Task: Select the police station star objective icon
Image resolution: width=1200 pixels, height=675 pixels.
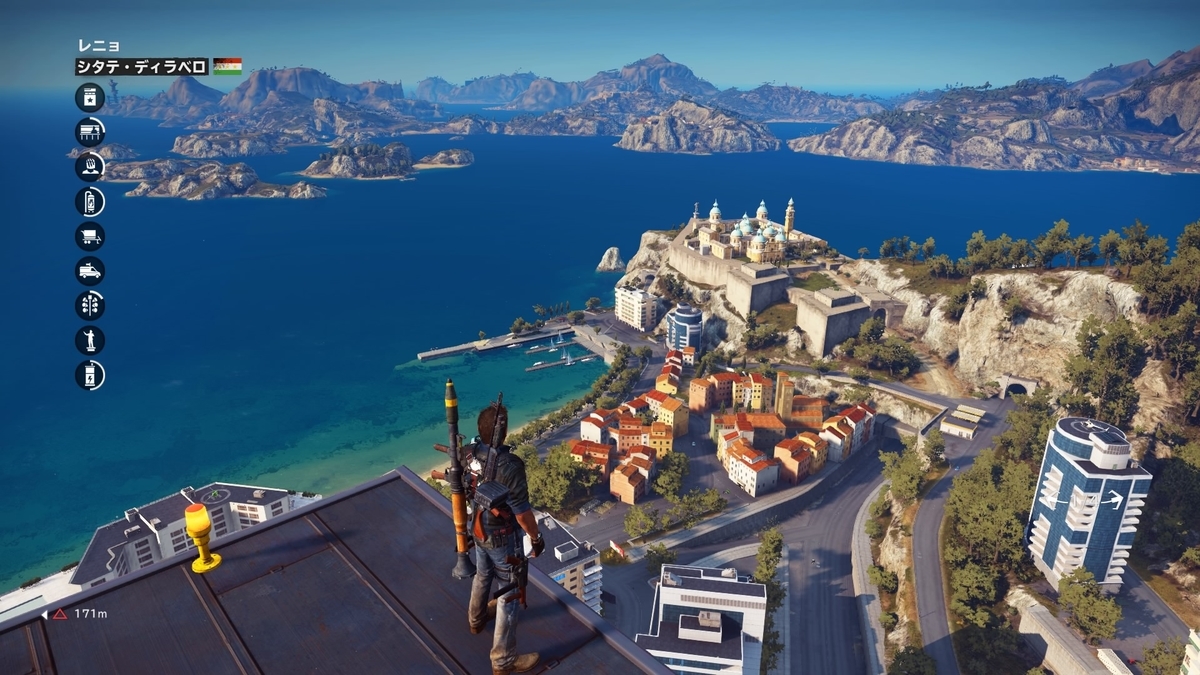Action: (90, 97)
